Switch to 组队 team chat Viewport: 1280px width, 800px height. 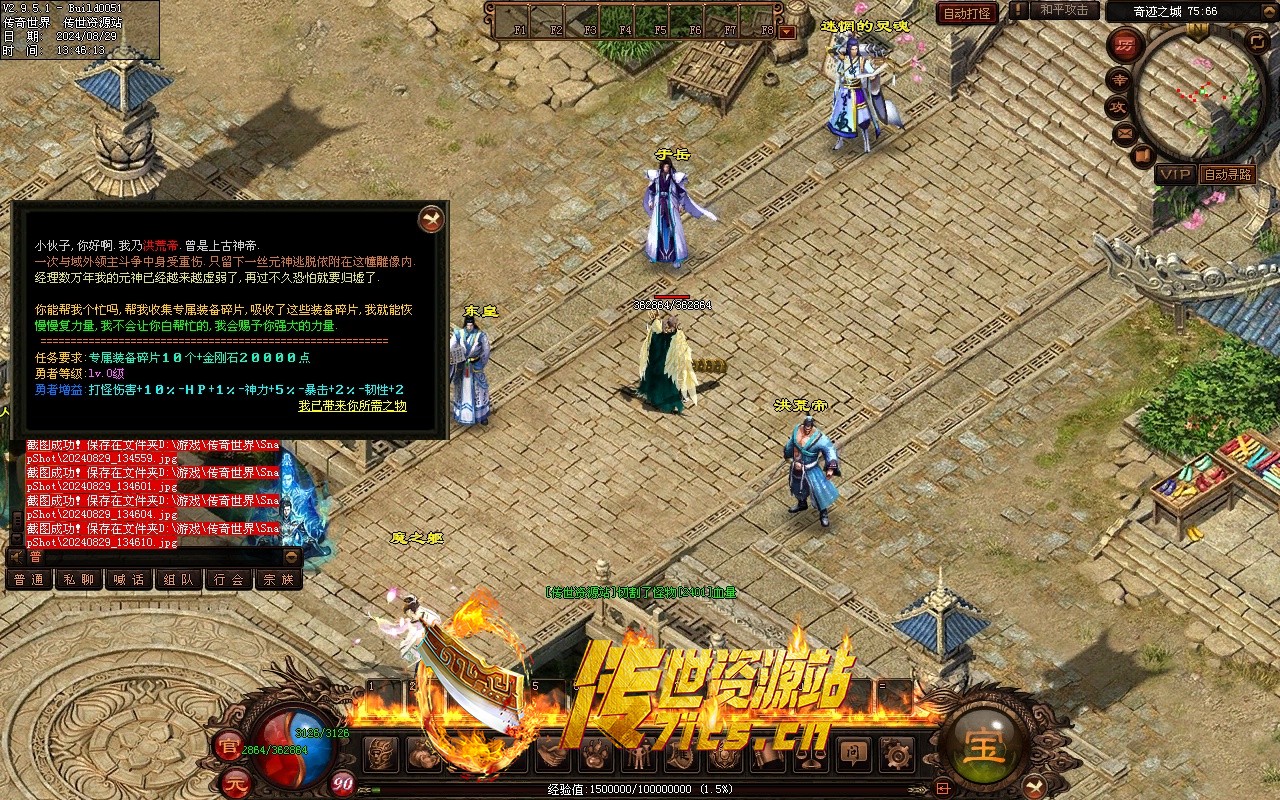point(179,579)
